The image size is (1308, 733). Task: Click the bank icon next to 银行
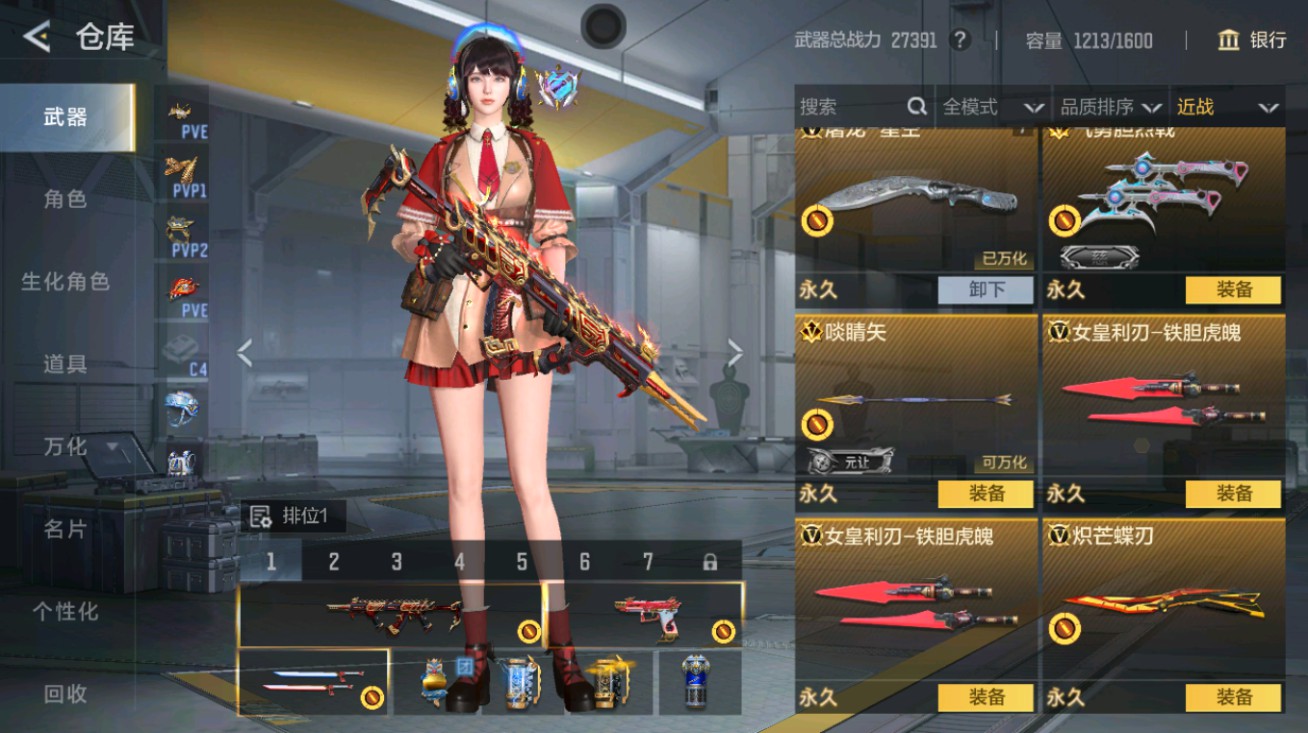tap(1229, 41)
